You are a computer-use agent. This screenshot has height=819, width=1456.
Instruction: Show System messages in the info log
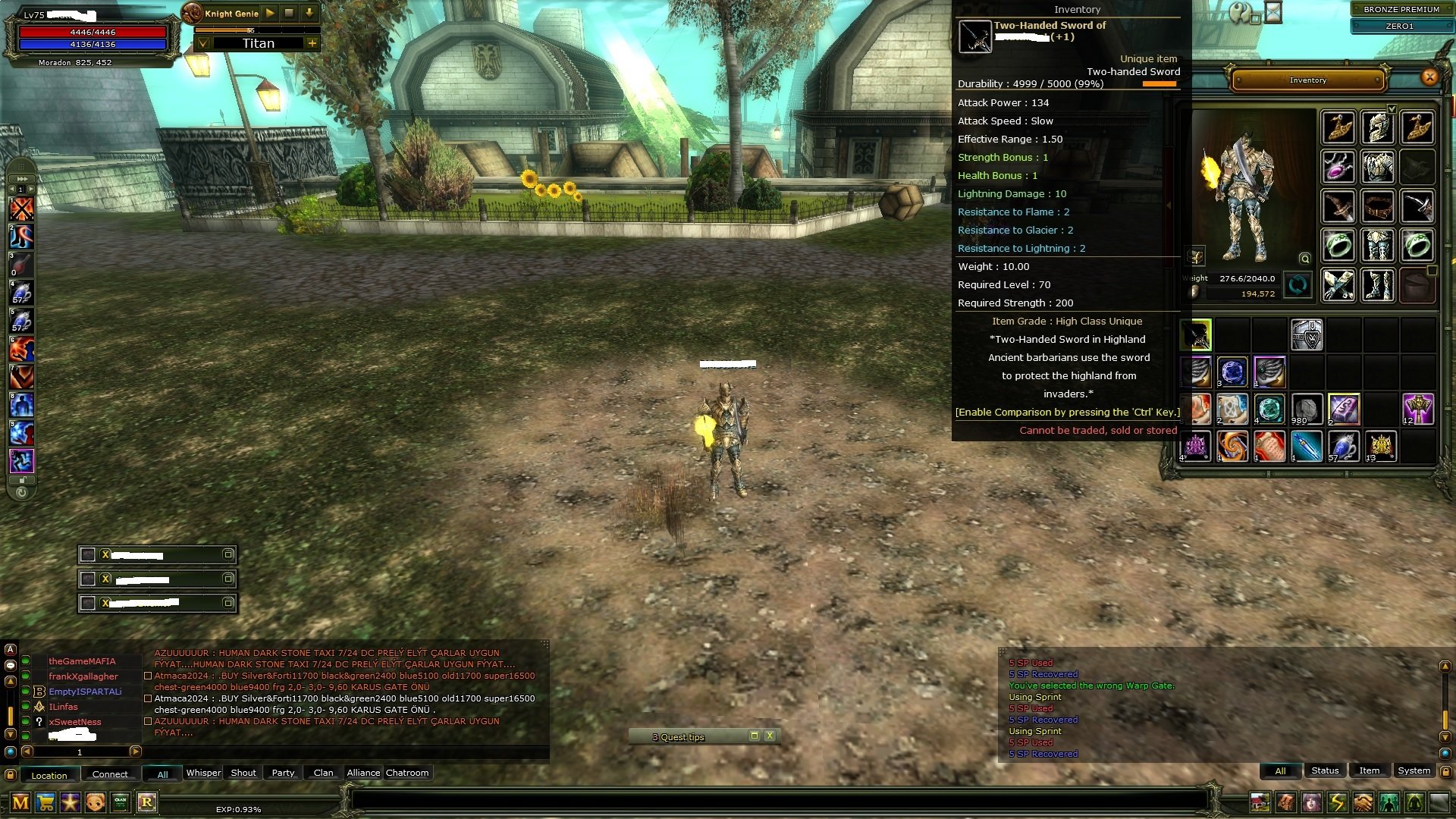(x=1414, y=770)
